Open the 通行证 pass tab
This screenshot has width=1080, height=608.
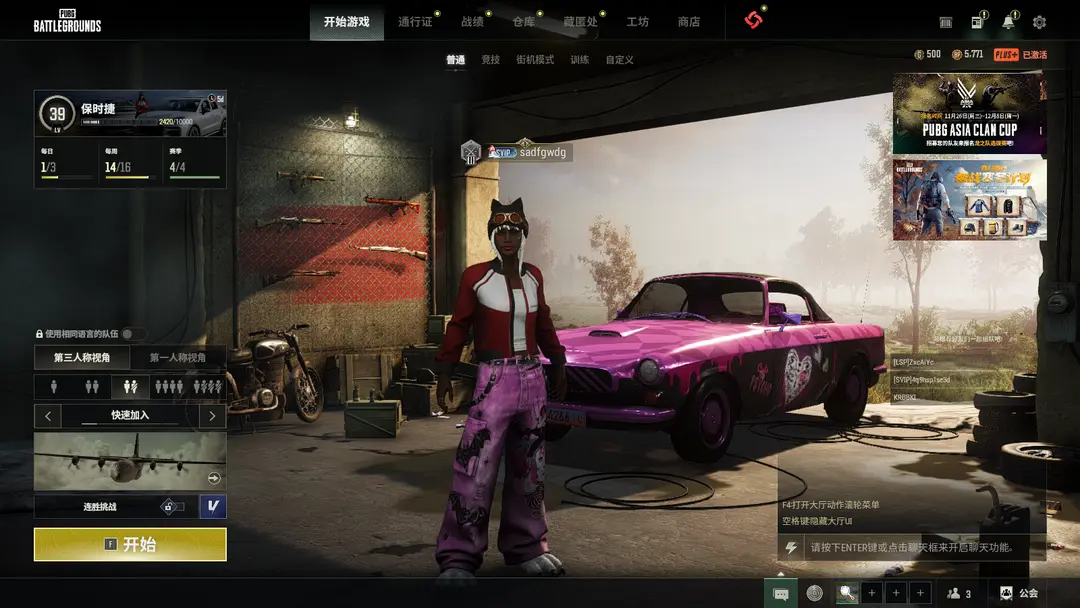415,21
